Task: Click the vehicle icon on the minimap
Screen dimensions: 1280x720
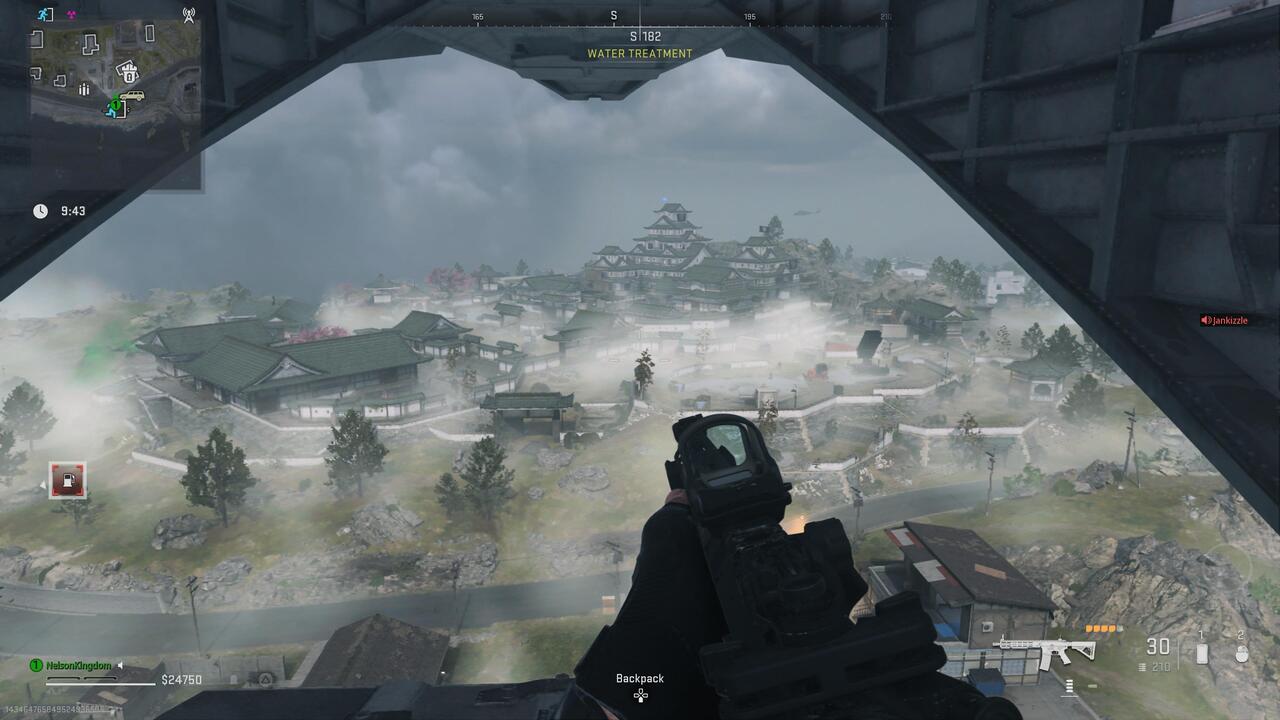Action: [x=133, y=95]
